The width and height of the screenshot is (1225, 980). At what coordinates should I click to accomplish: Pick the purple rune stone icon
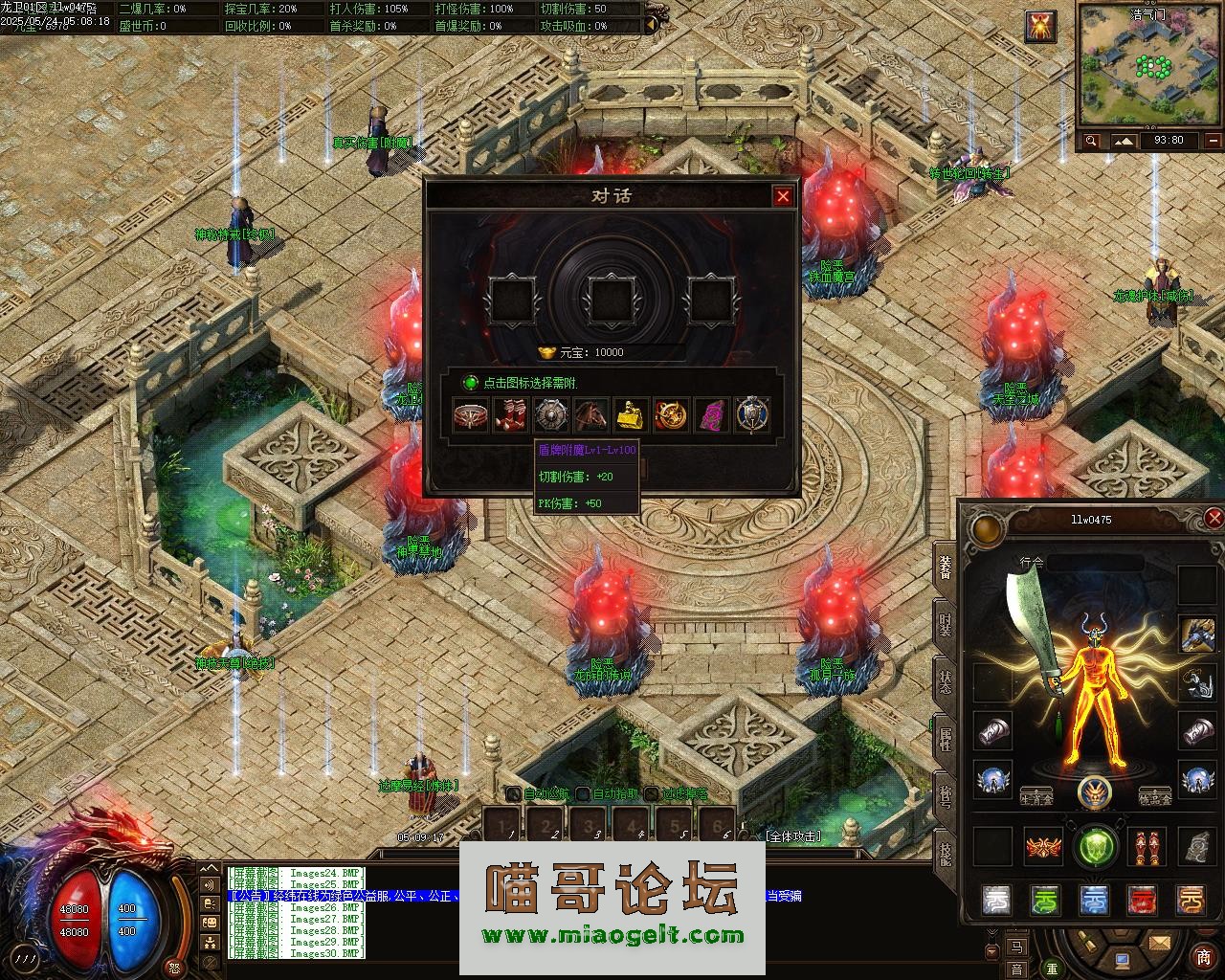coord(711,416)
